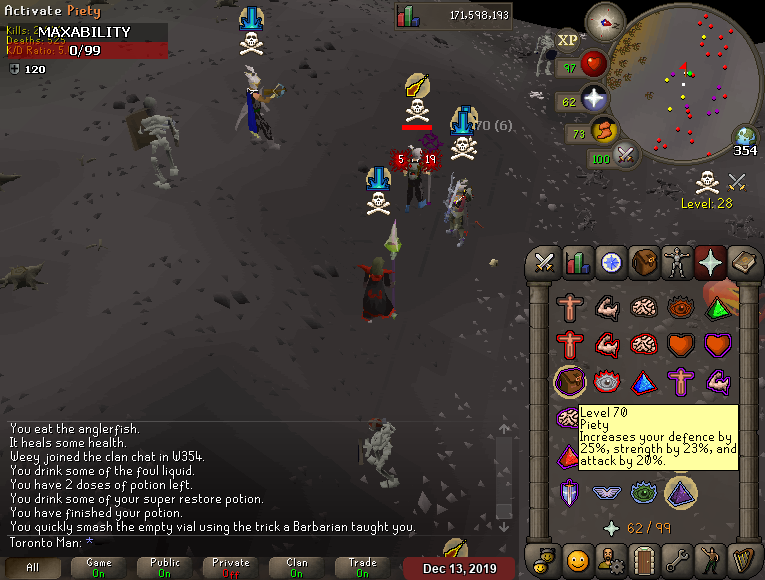Open the settings wrench tab

click(x=677, y=558)
